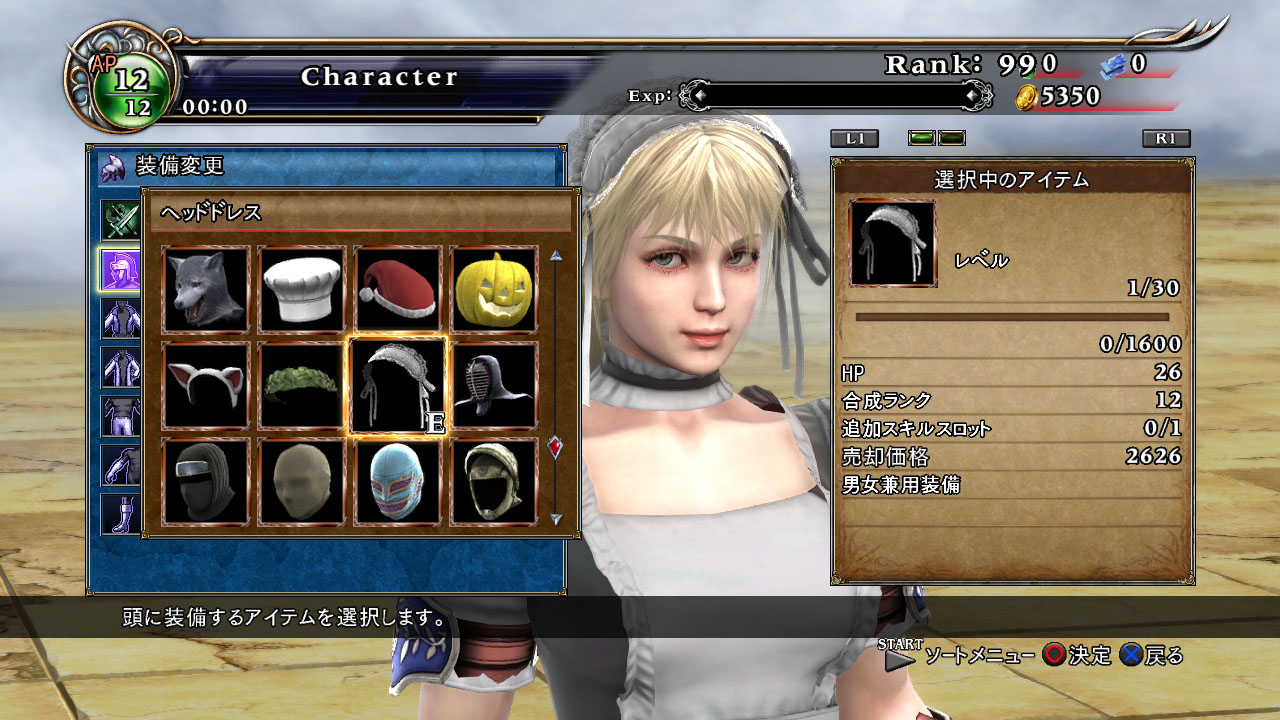Select the wolf head headdress
This screenshot has height=720, width=1280.
tap(206, 290)
